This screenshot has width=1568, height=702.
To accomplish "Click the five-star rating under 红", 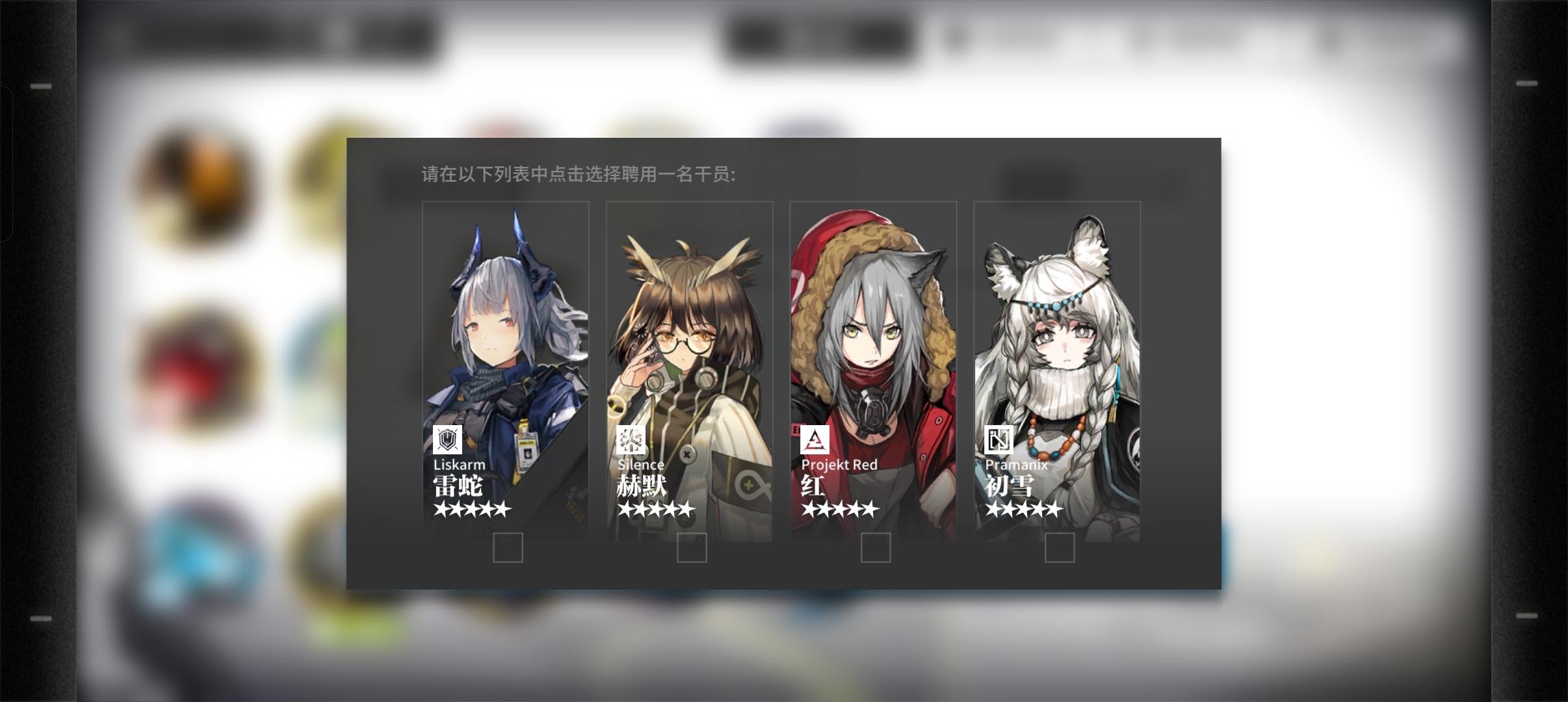I will pos(839,509).
